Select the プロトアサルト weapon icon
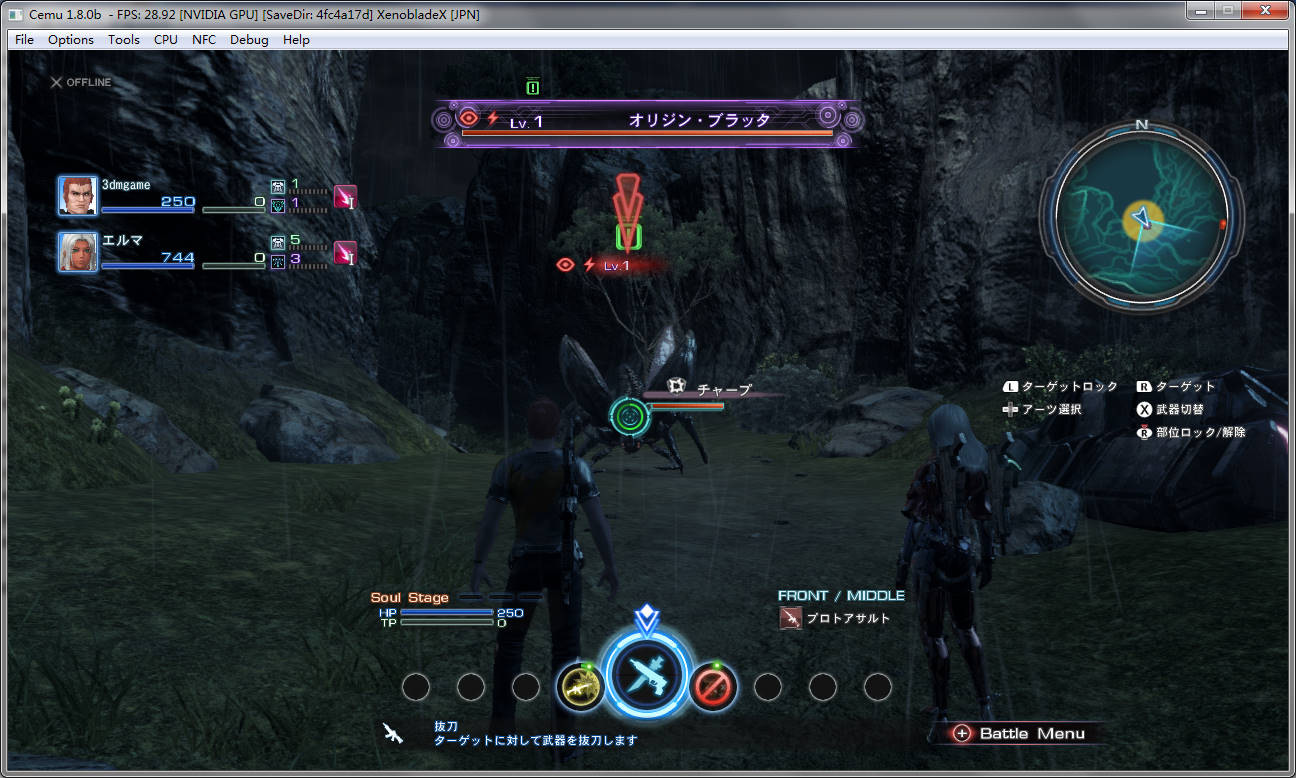 (x=790, y=619)
